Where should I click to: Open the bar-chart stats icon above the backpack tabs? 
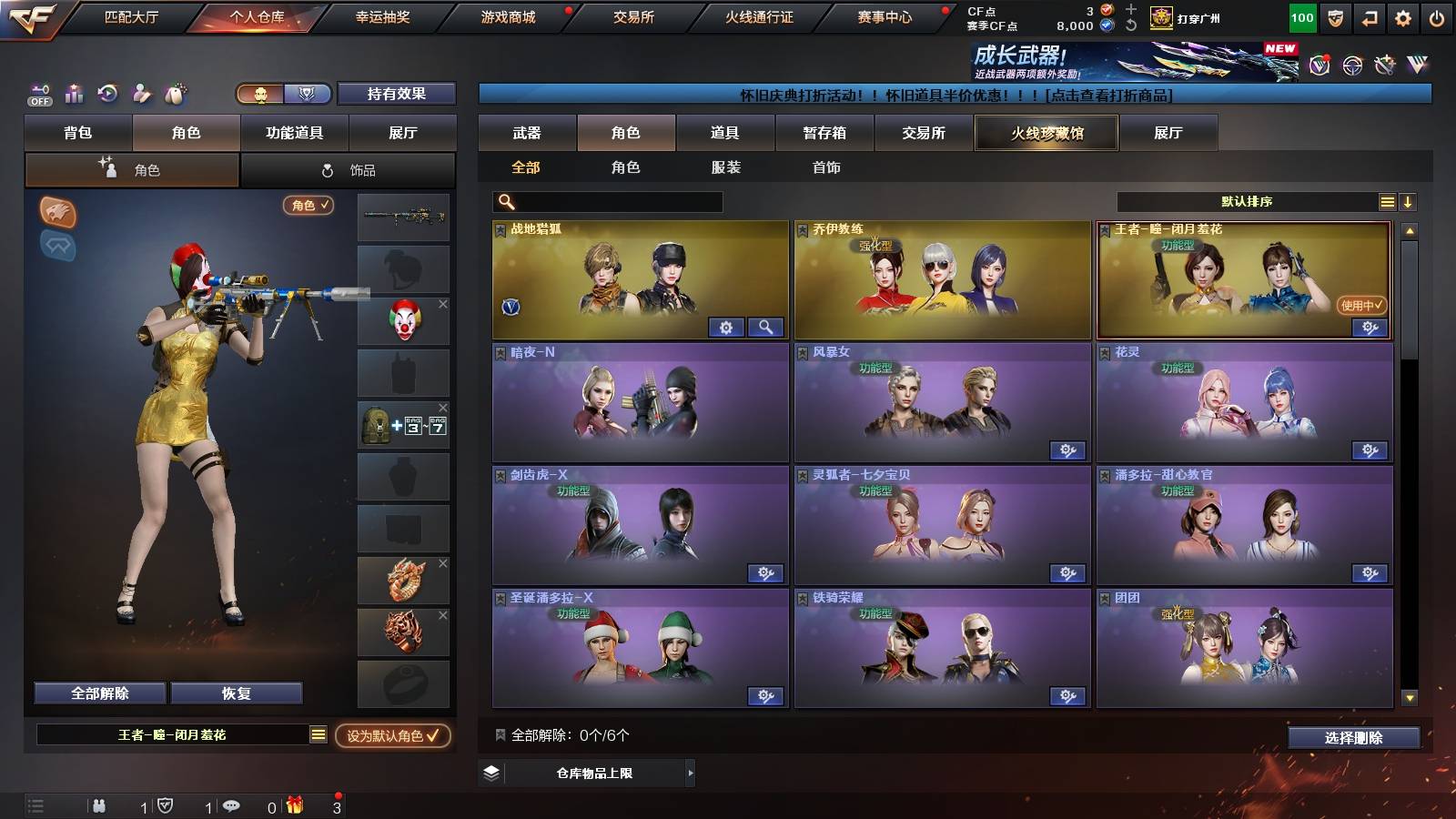point(73,94)
